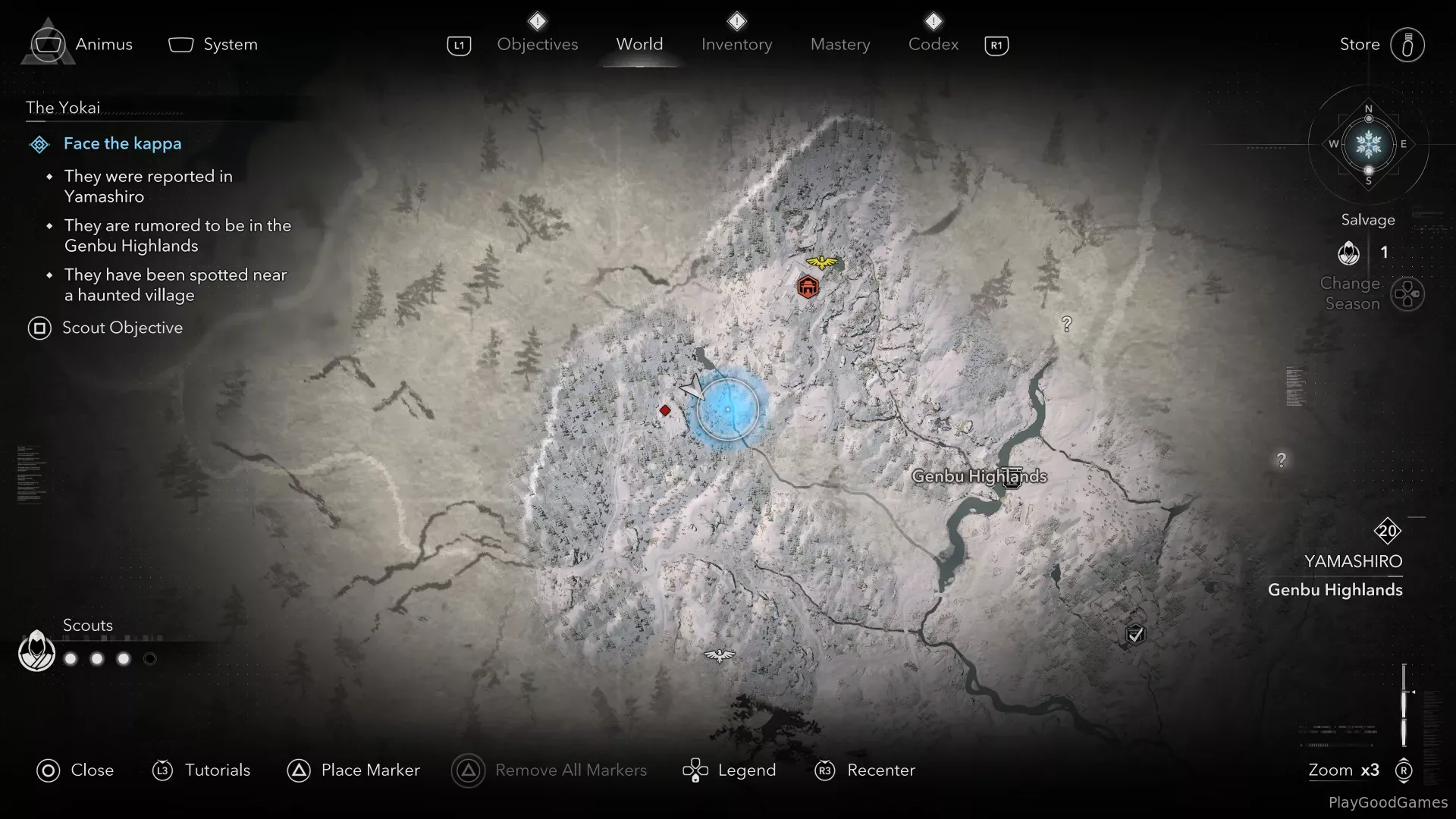Viewport: 1456px width, 819px height.
Task: Select the red castle map marker
Action: (x=808, y=287)
